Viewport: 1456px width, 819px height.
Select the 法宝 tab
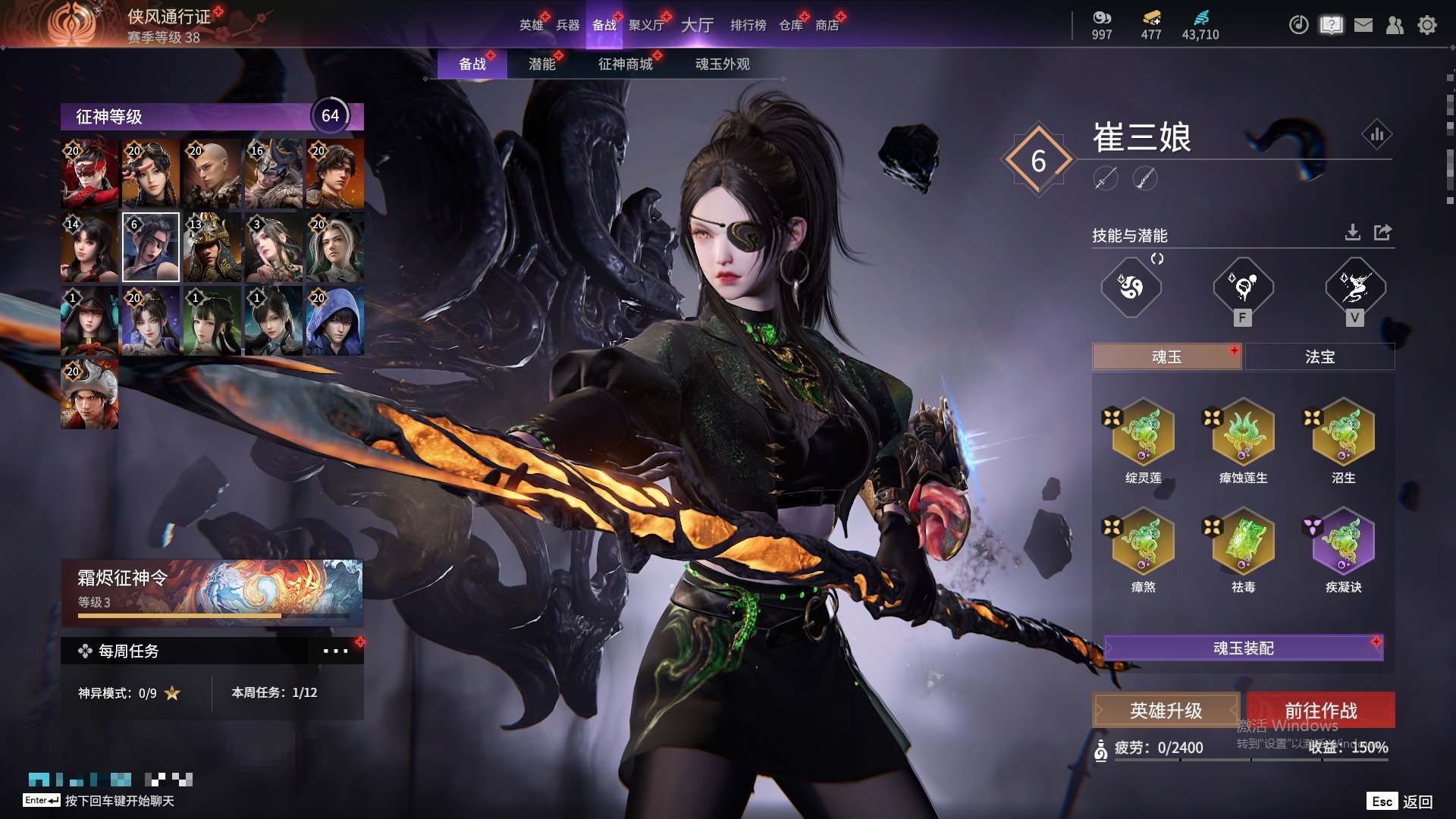(x=1319, y=356)
